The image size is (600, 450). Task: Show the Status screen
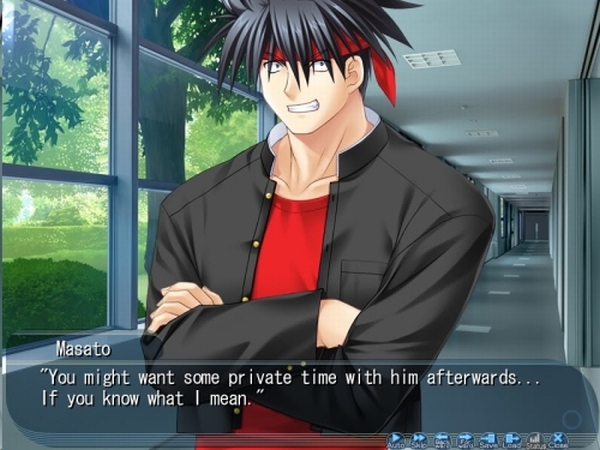tap(535, 439)
